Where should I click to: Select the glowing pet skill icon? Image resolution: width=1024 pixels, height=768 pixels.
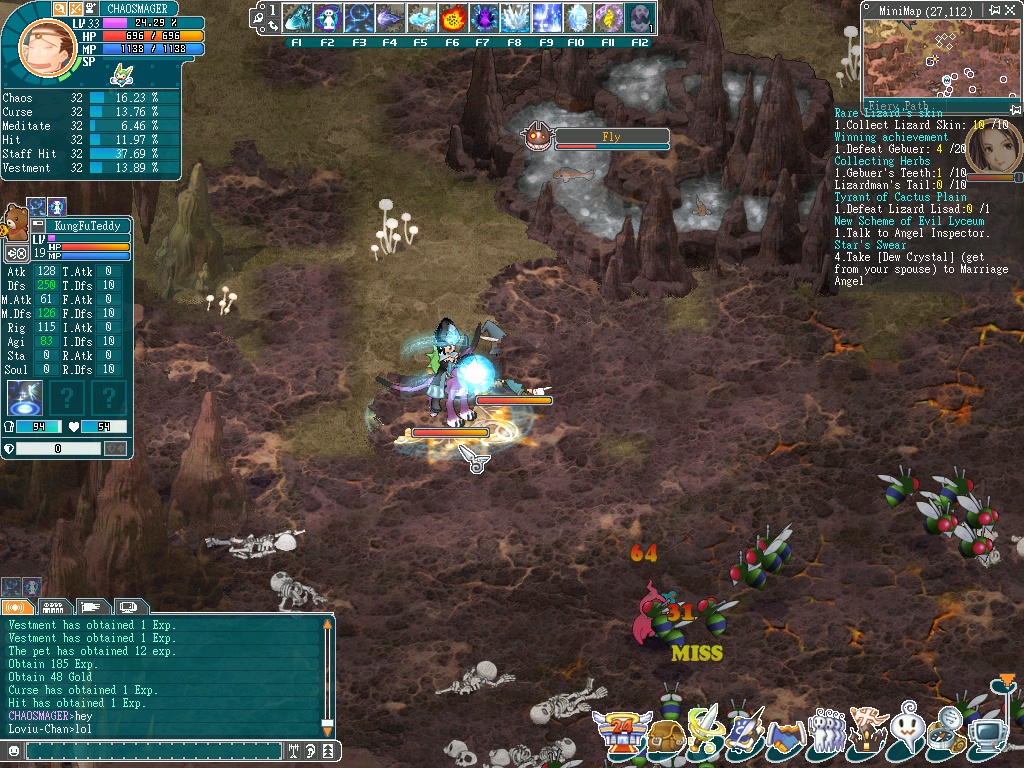24,397
